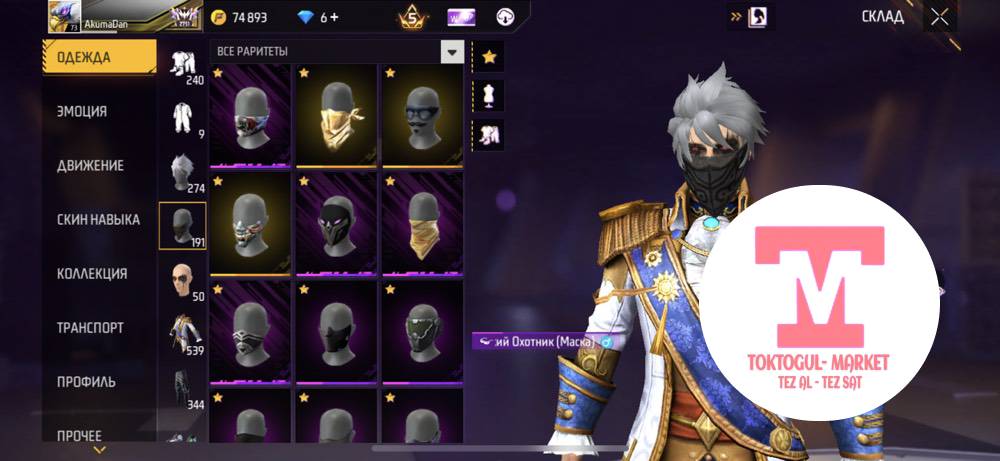The width and height of the screenshot is (1000, 461).
Task: Show the pants subcategory with 344 items
Action: 182,388
